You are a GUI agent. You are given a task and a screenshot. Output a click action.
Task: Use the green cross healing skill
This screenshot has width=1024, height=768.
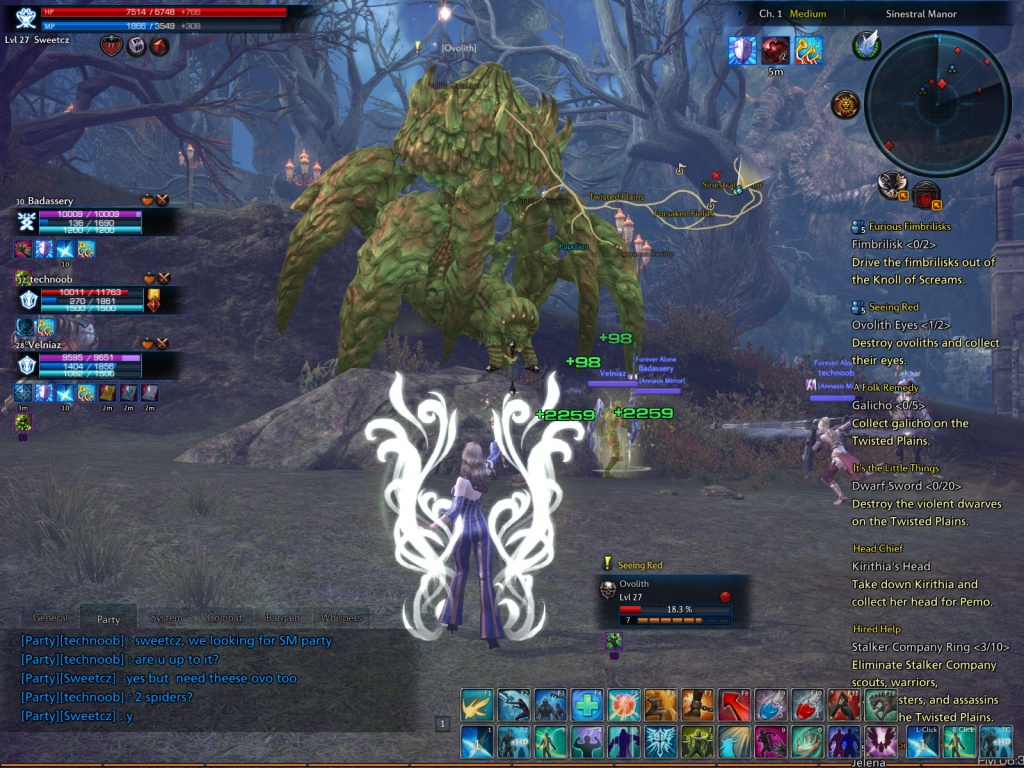[x=587, y=705]
